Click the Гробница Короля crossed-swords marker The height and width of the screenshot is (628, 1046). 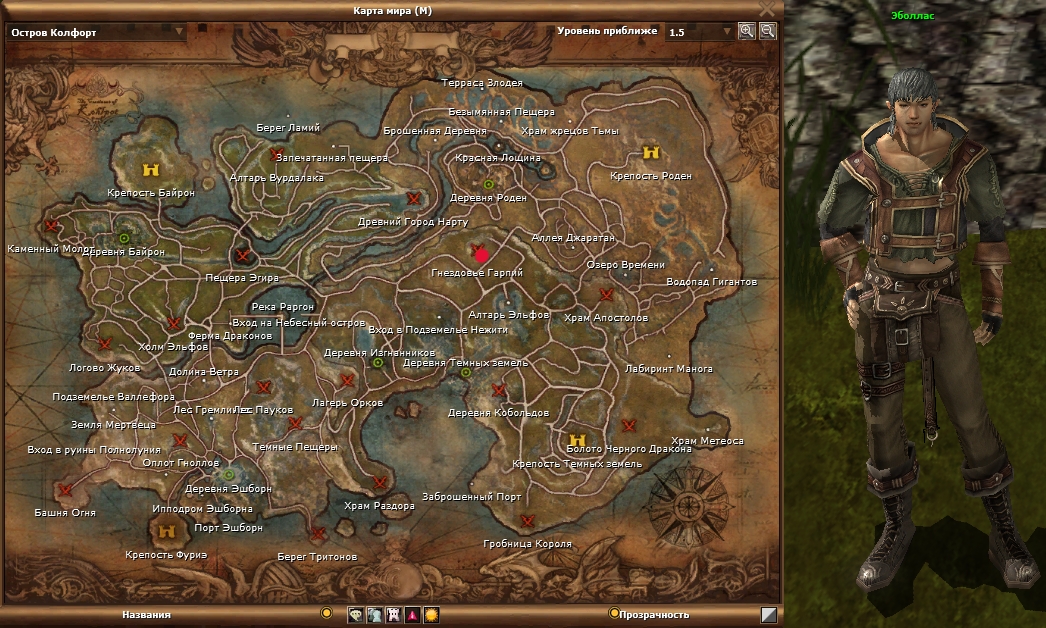click(527, 521)
